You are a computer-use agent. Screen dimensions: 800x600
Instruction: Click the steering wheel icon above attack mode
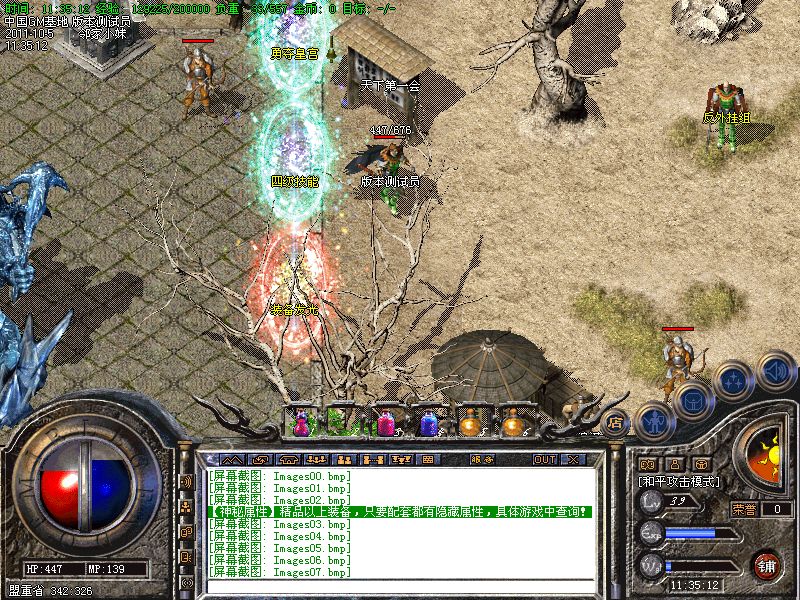(702, 464)
